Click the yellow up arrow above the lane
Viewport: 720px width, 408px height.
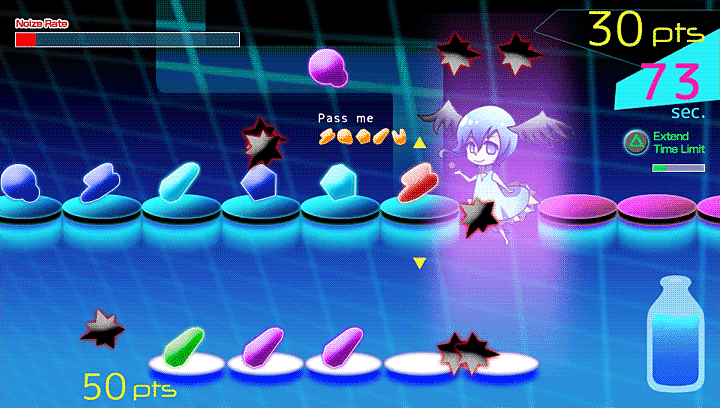[420, 143]
